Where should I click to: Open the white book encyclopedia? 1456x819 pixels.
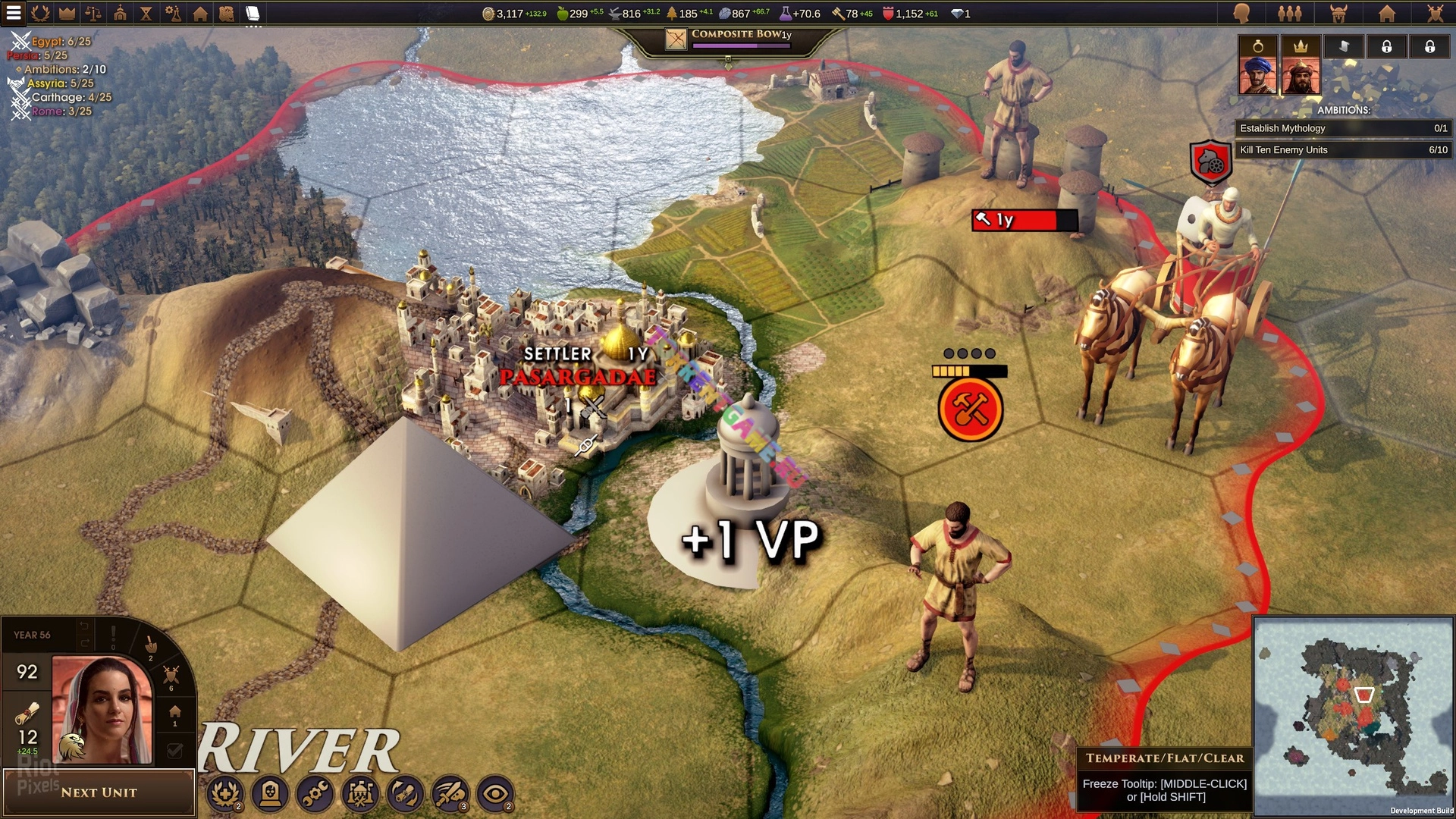pos(253,13)
